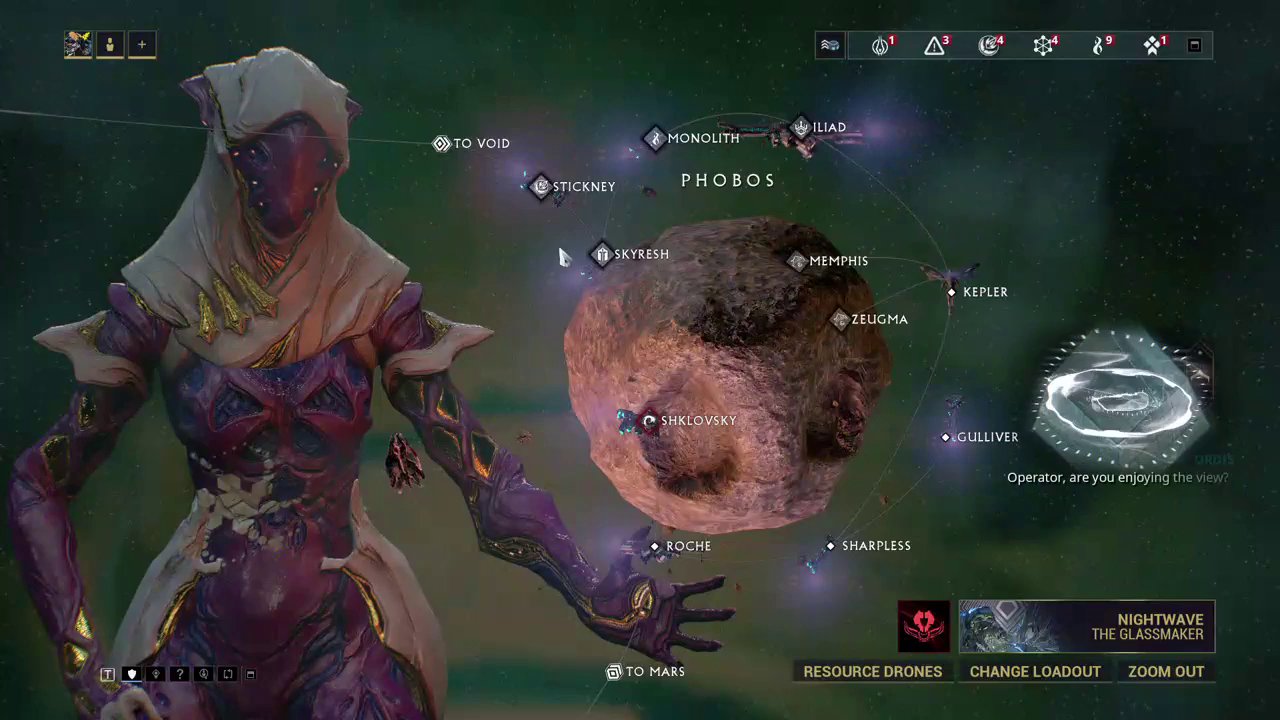This screenshot has height=720, width=1280.
Task: Open the Nightwave: The Glassmaker banner
Action: (1086, 626)
